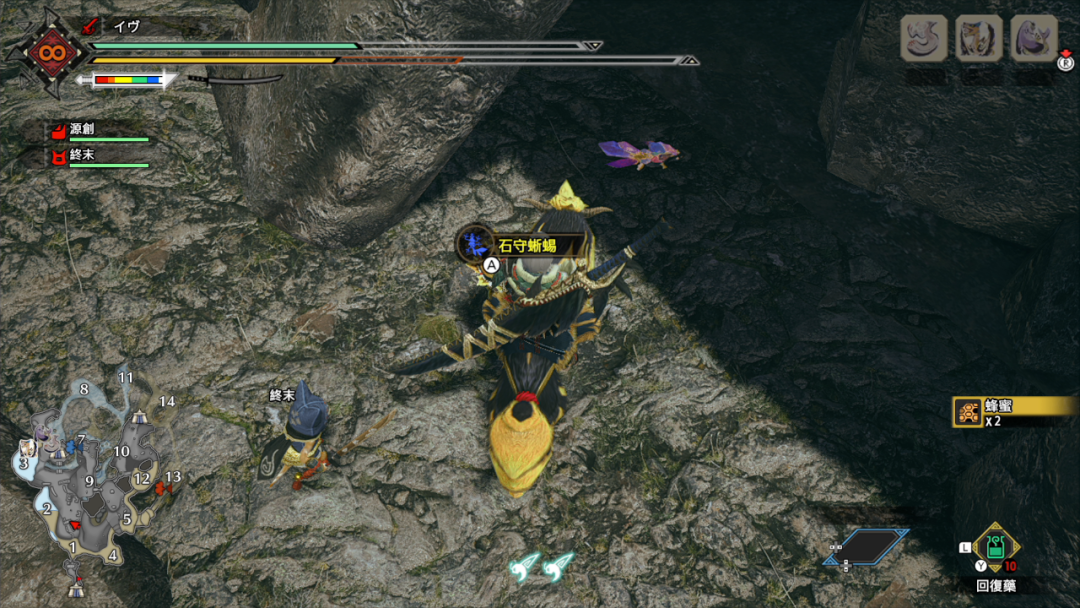Click the blue-framed action bar panel
This screenshot has width=1080, height=608.
(866, 547)
